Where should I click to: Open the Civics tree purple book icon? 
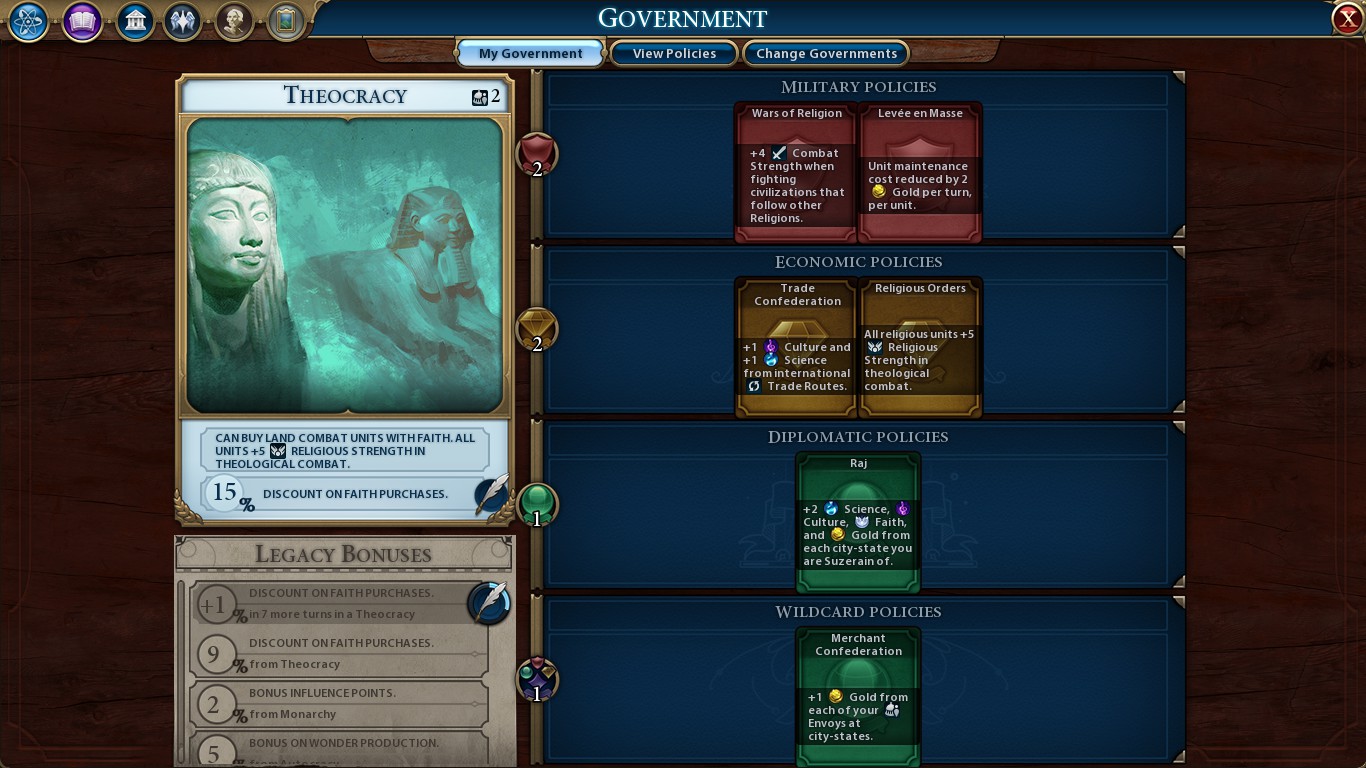pyautogui.click(x=81, y=22)
